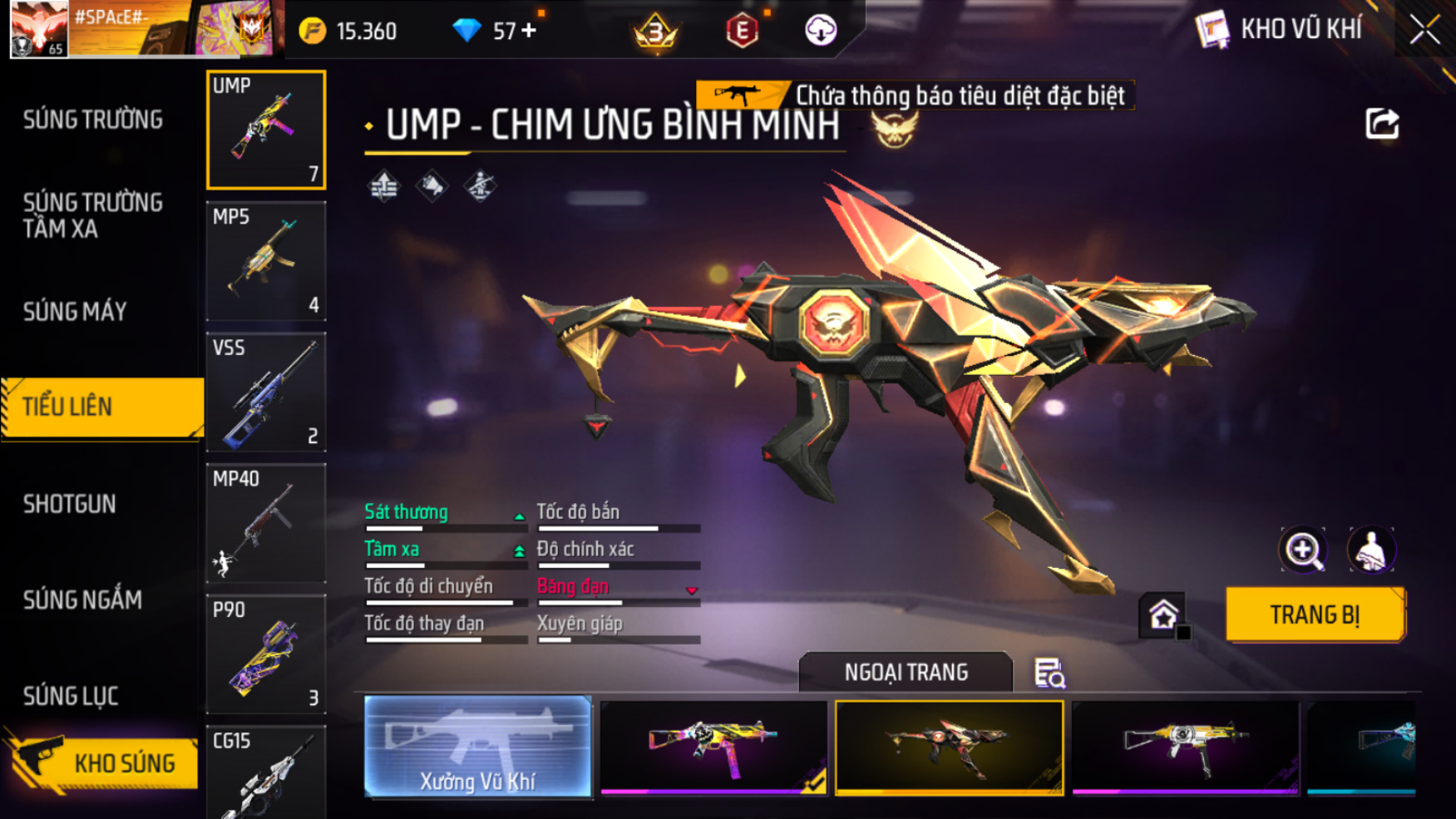Select the MP5 weapon tile
Viewport: 1456px width, 819px height.
(x=266, y=261)
